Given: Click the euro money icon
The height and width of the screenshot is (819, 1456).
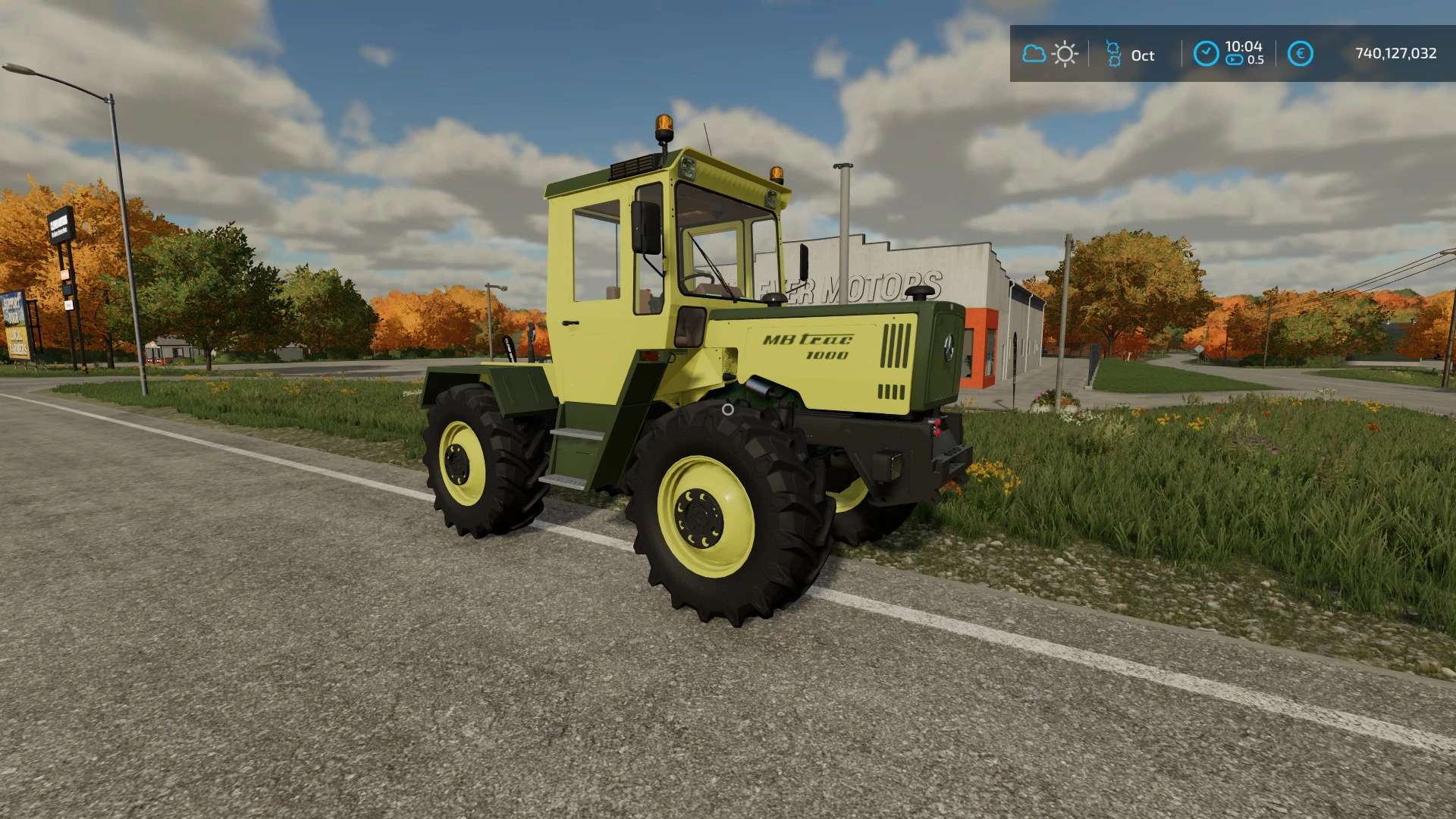Looking at the screenshot, I should pos(1300,53).
